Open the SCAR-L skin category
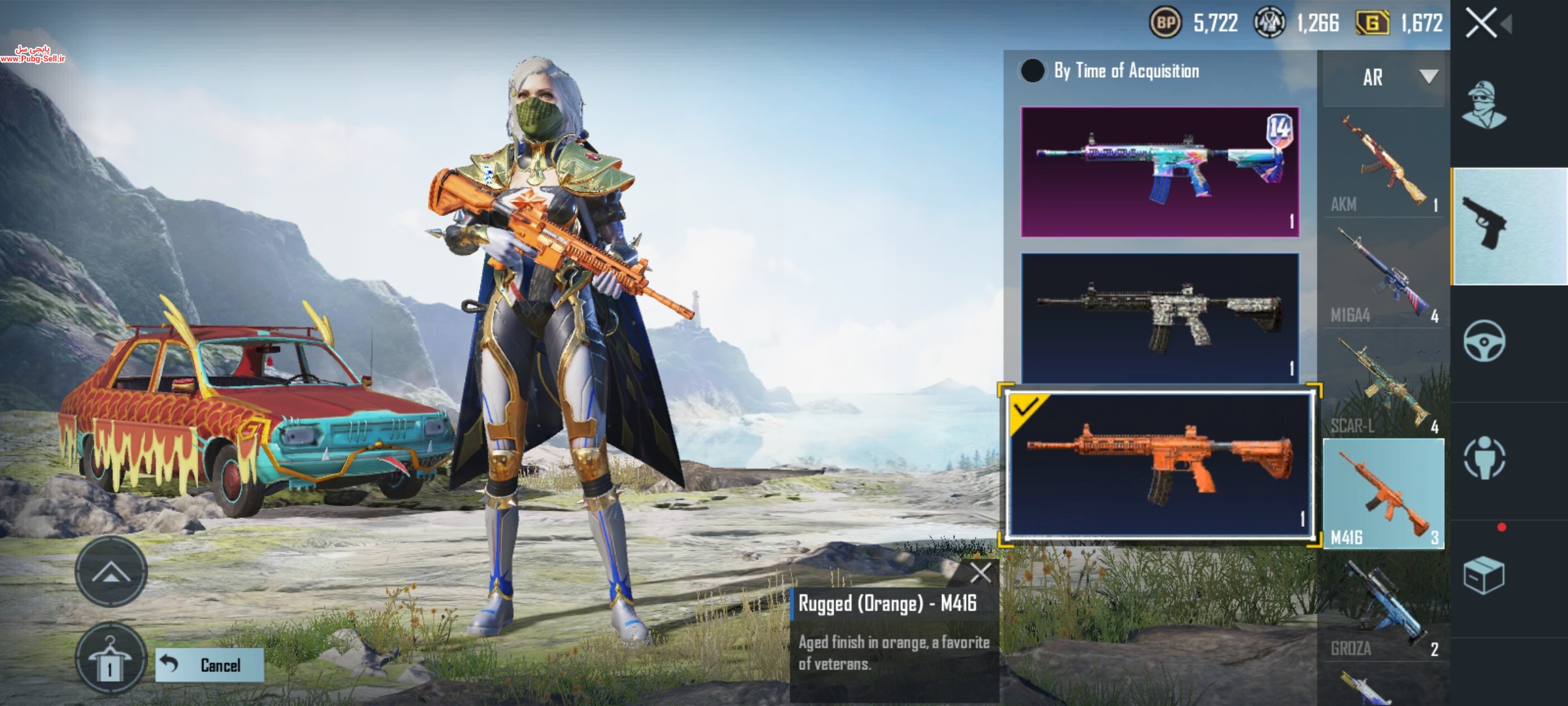1568x706 pixels. [x=1384, y=386]
